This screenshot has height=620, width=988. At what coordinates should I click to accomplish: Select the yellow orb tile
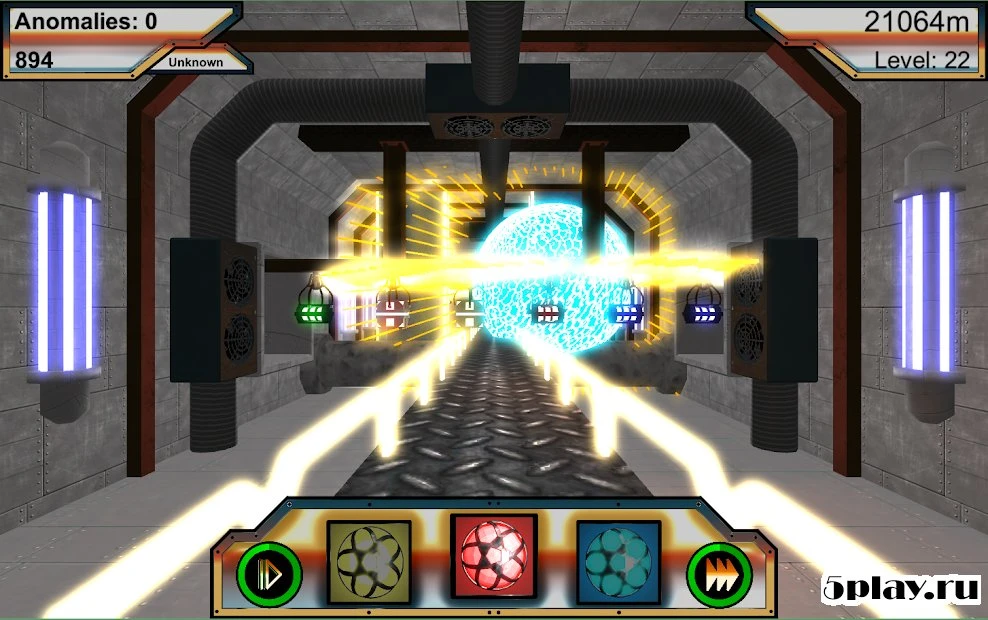(369, 561)
